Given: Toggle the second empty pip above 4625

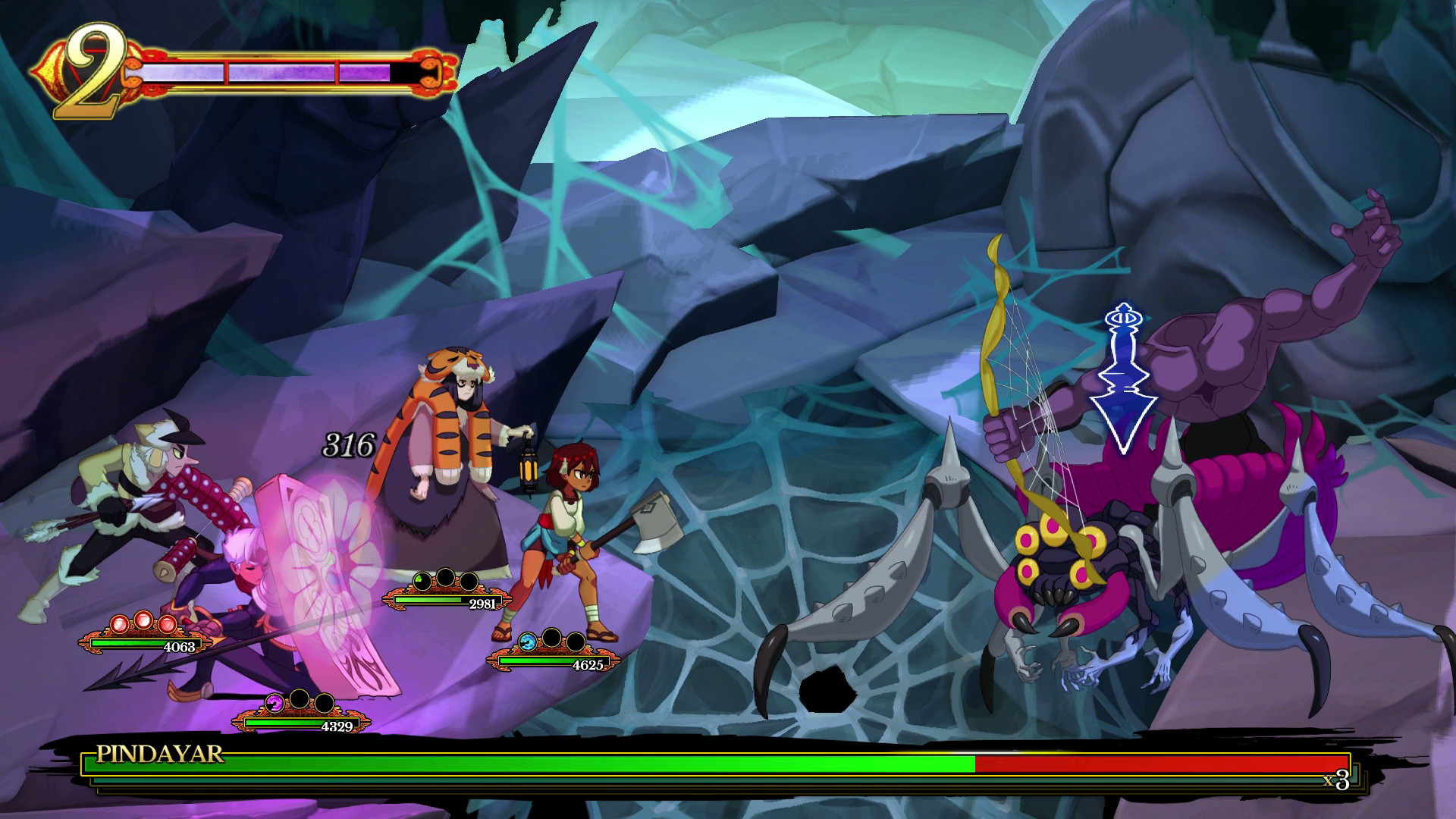Looking at the screenshot, I should coord(551,639).
